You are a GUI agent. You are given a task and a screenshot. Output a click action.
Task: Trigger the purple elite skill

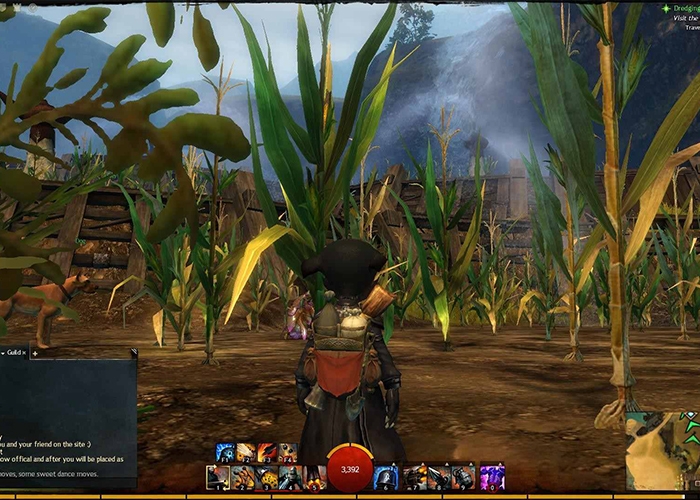(x=492, y=477)
